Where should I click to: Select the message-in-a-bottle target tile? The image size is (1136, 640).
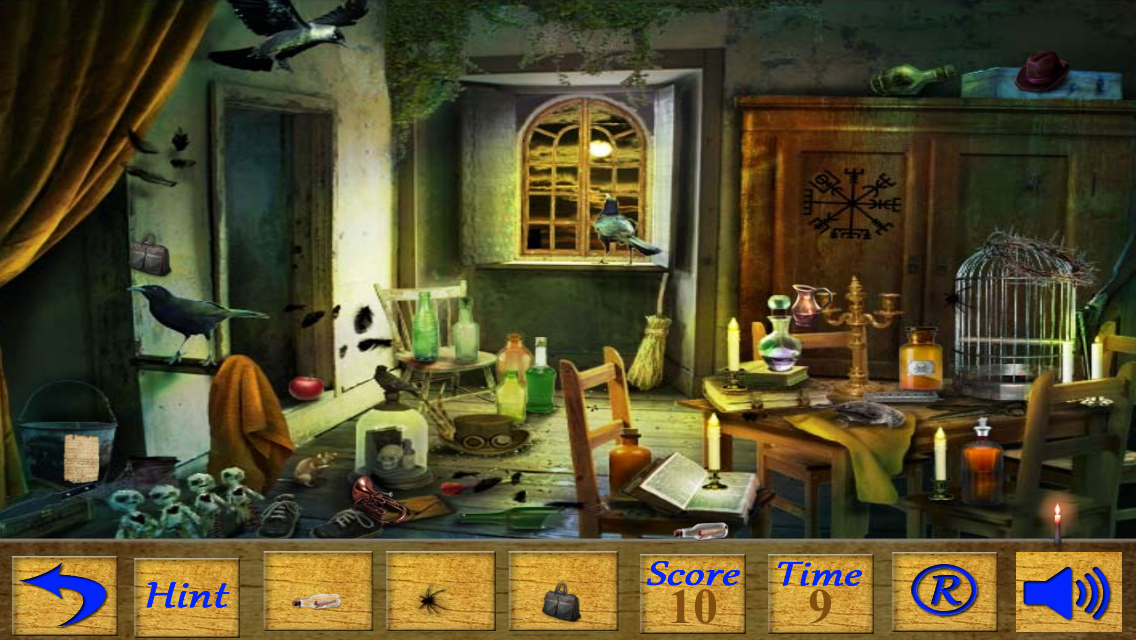pos(317,596)
